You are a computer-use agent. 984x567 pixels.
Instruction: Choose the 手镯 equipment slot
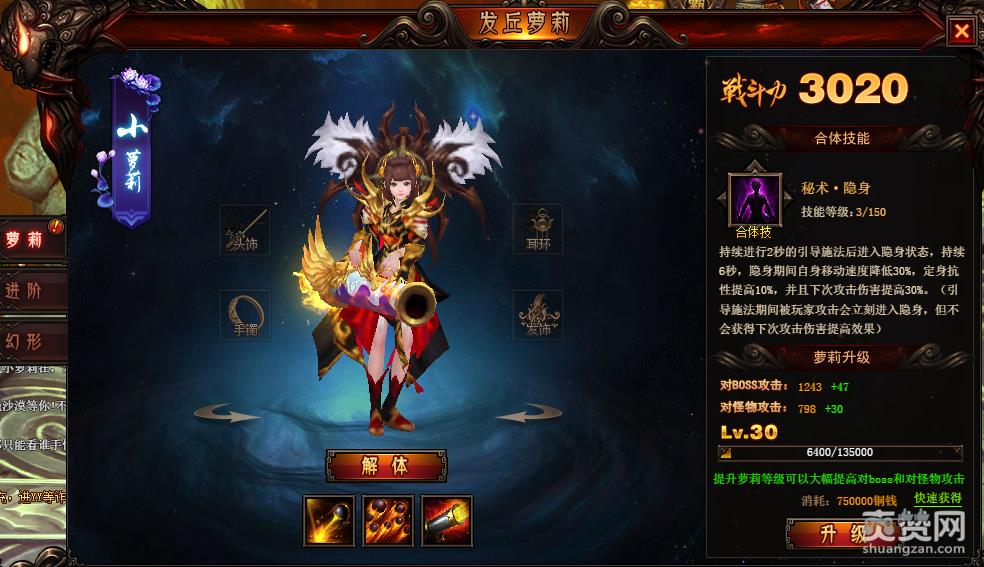tap(245, 315)
